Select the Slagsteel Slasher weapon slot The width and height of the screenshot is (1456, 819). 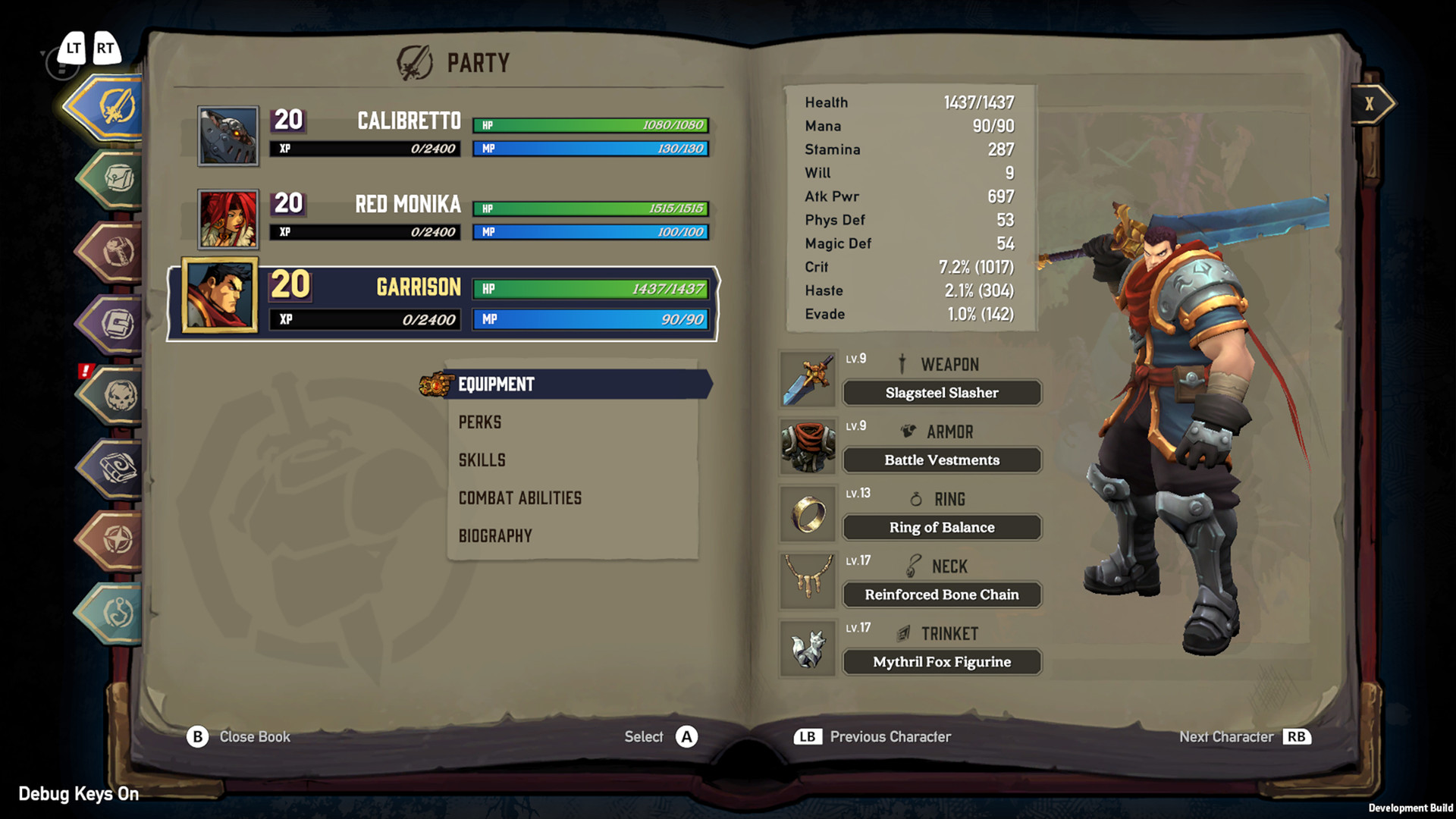point(942,393)
